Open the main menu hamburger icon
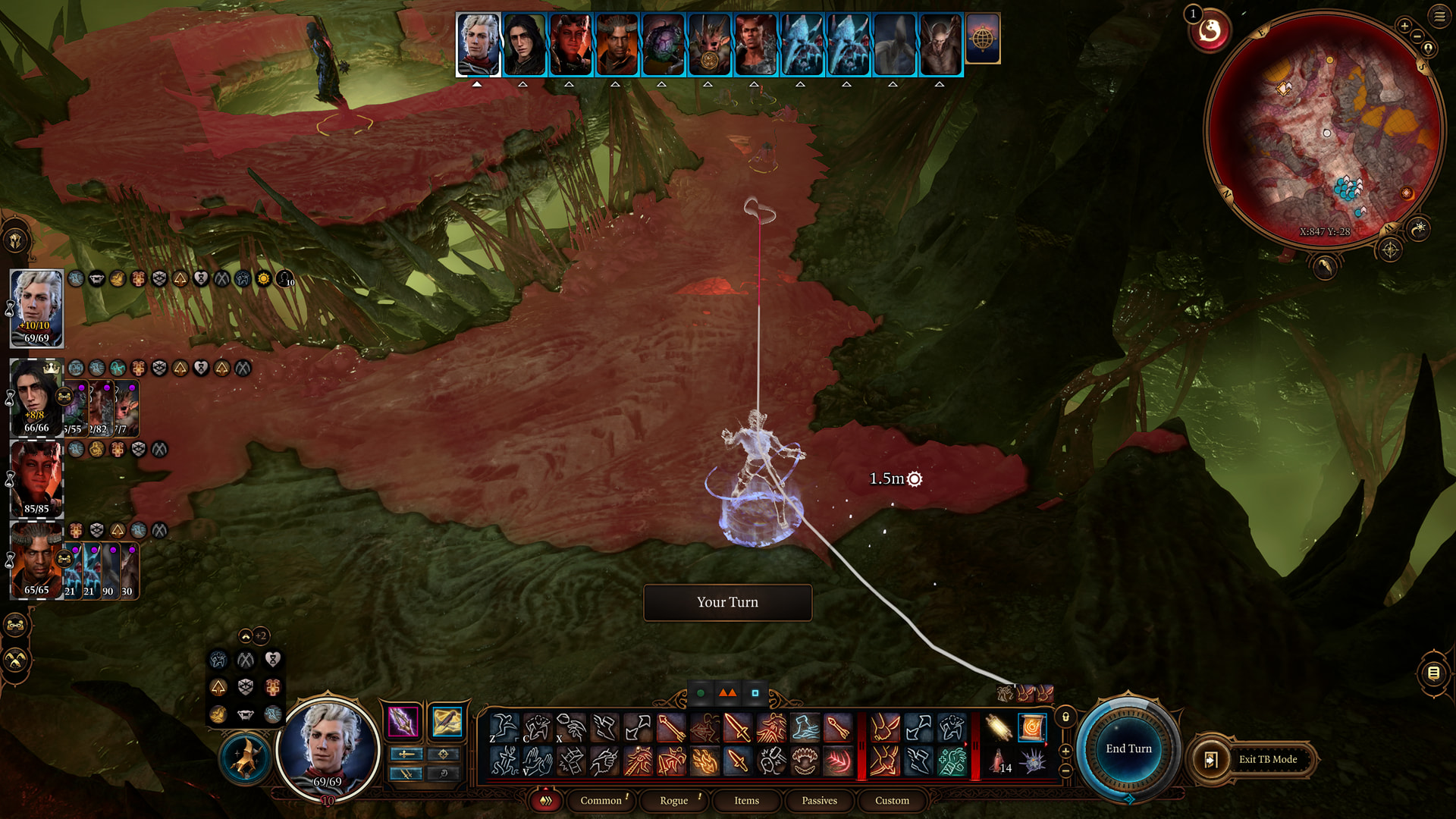 (x=1439, y=17)
